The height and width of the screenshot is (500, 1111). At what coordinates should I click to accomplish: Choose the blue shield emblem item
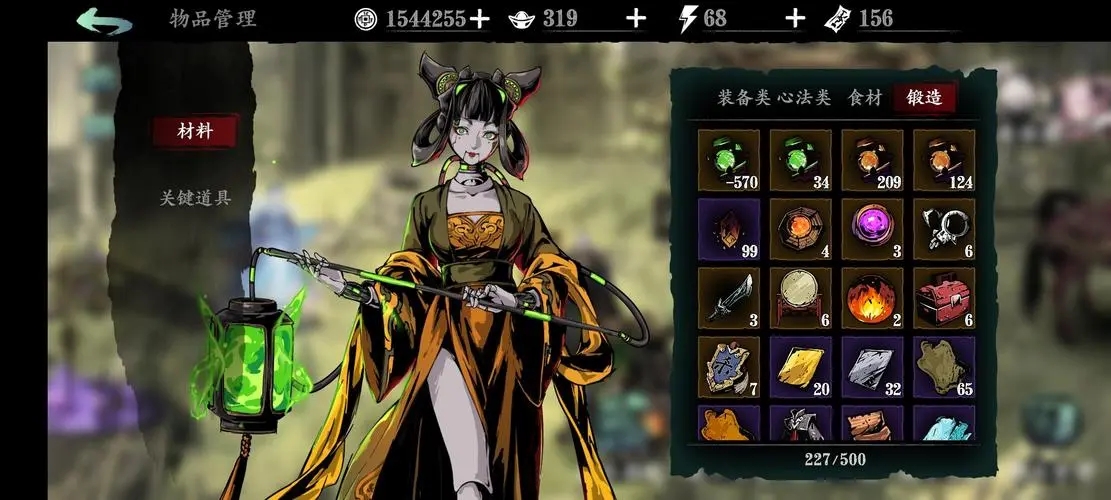728,367
